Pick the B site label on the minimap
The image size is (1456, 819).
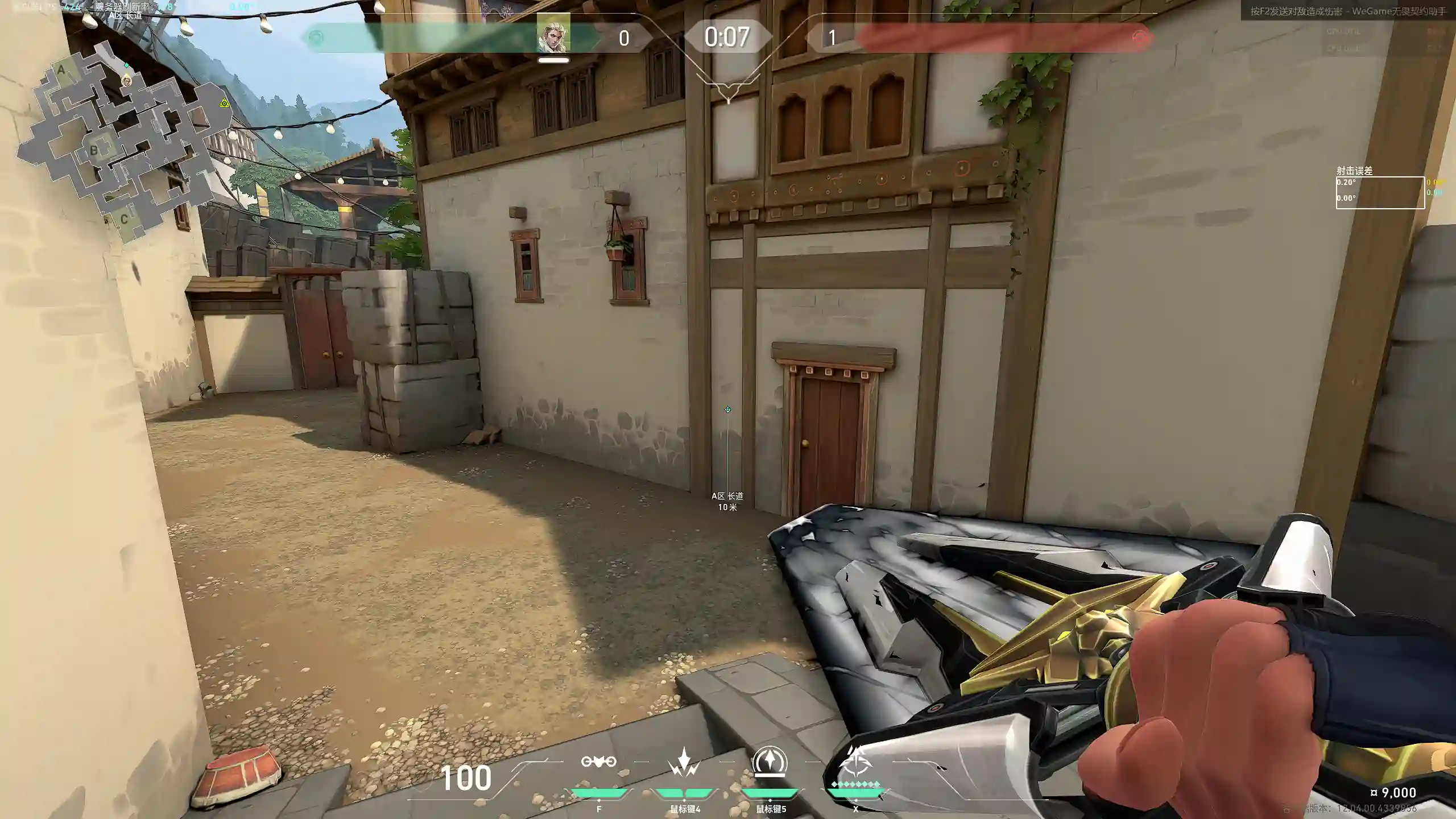[94, 151]
